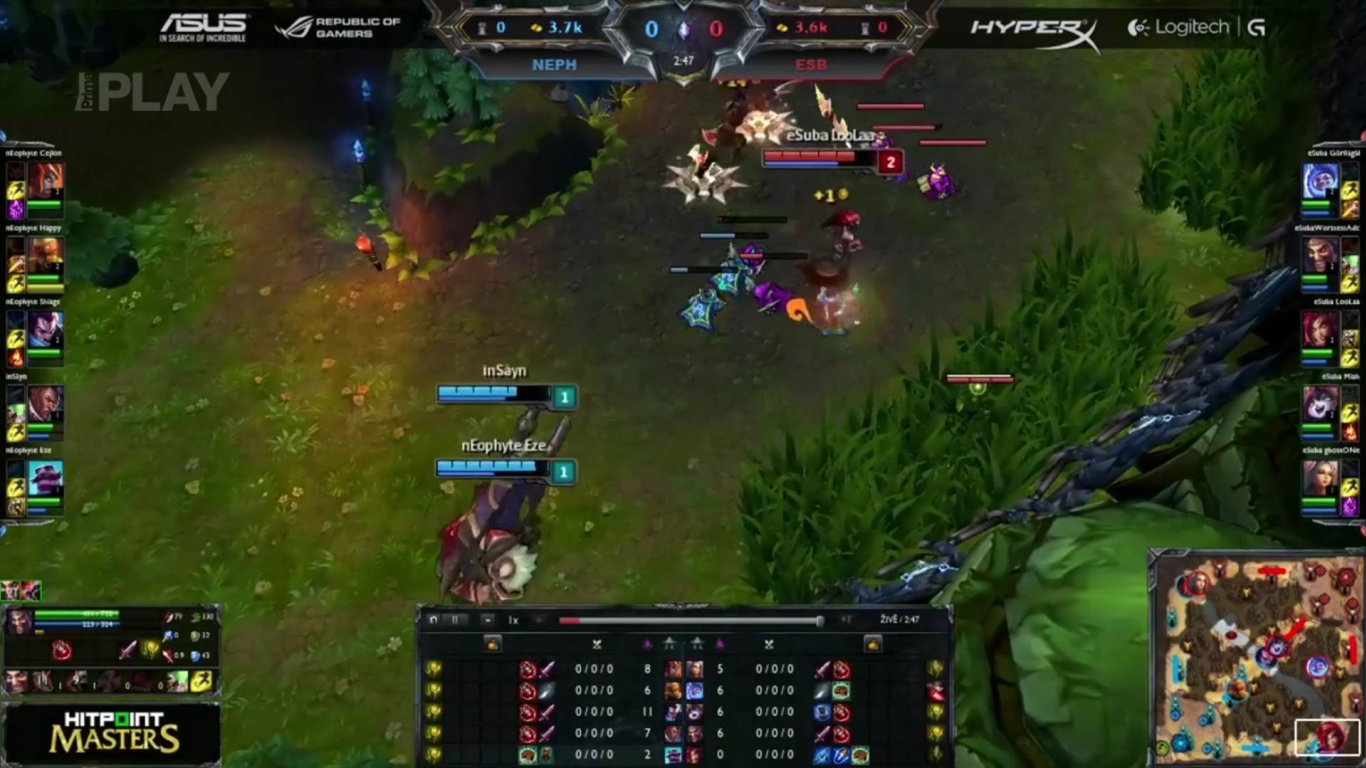
Task: Click the attack damage stat icon
Action: [x=168, y=617]
